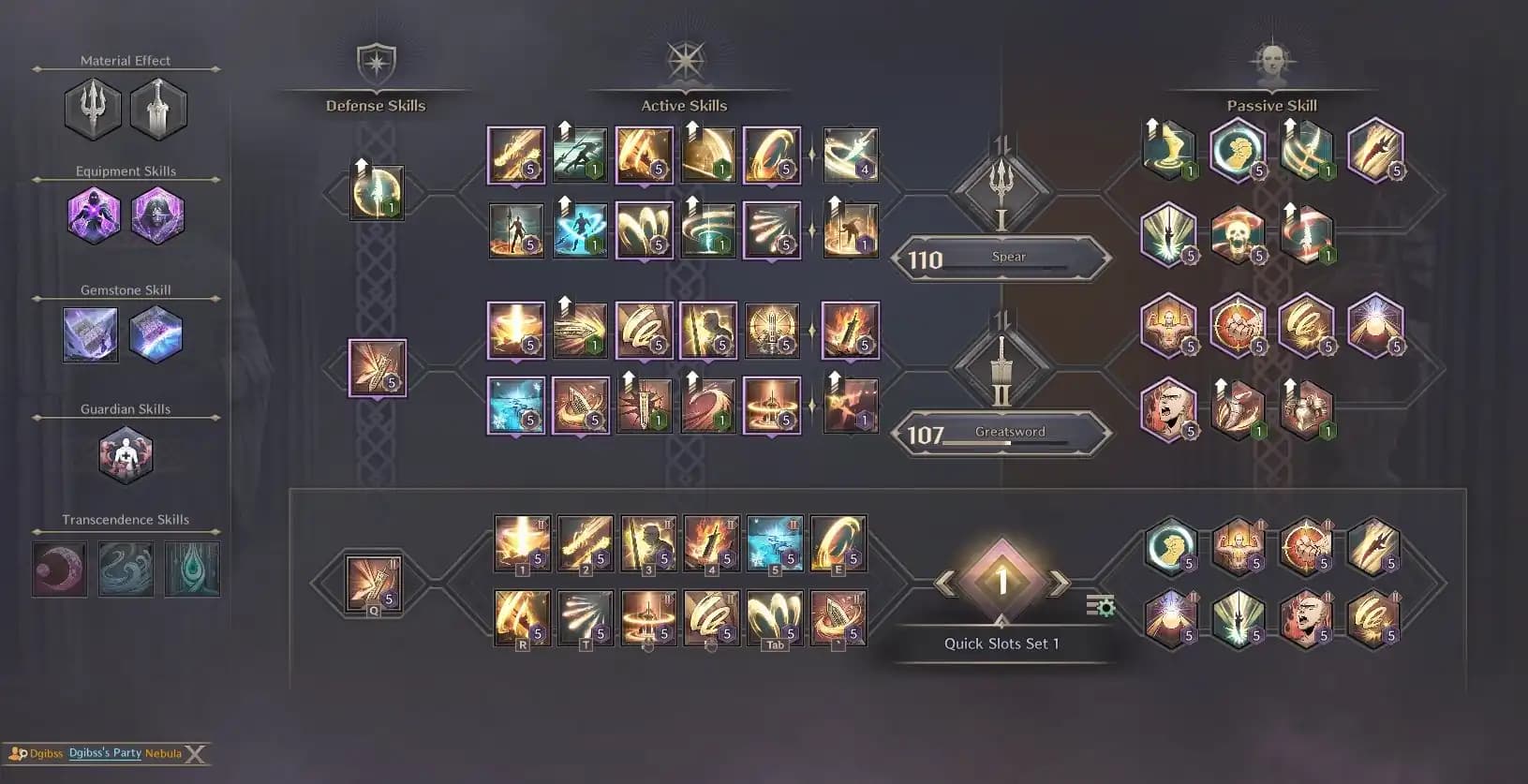Screen dimensions: 1528x784
Task: Select the golden ring skill in slot E
Action: coord(838,542)
